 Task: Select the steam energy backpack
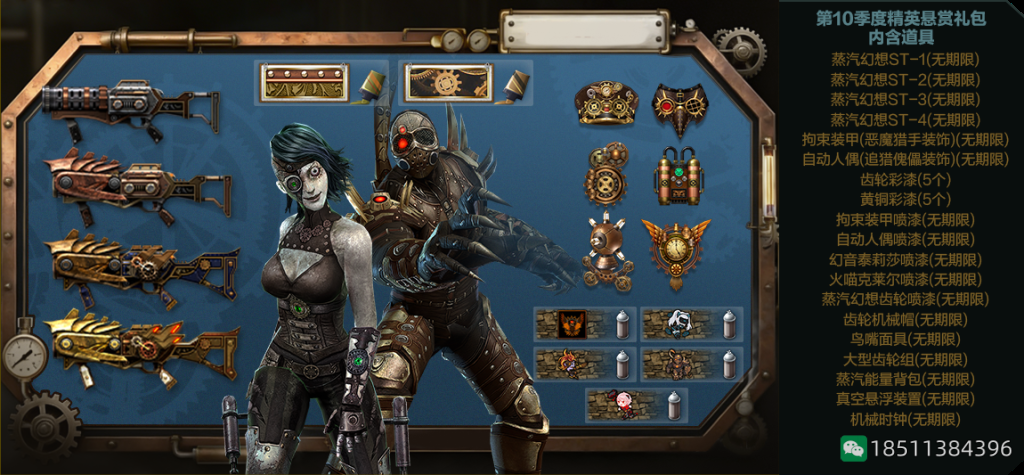679,177
